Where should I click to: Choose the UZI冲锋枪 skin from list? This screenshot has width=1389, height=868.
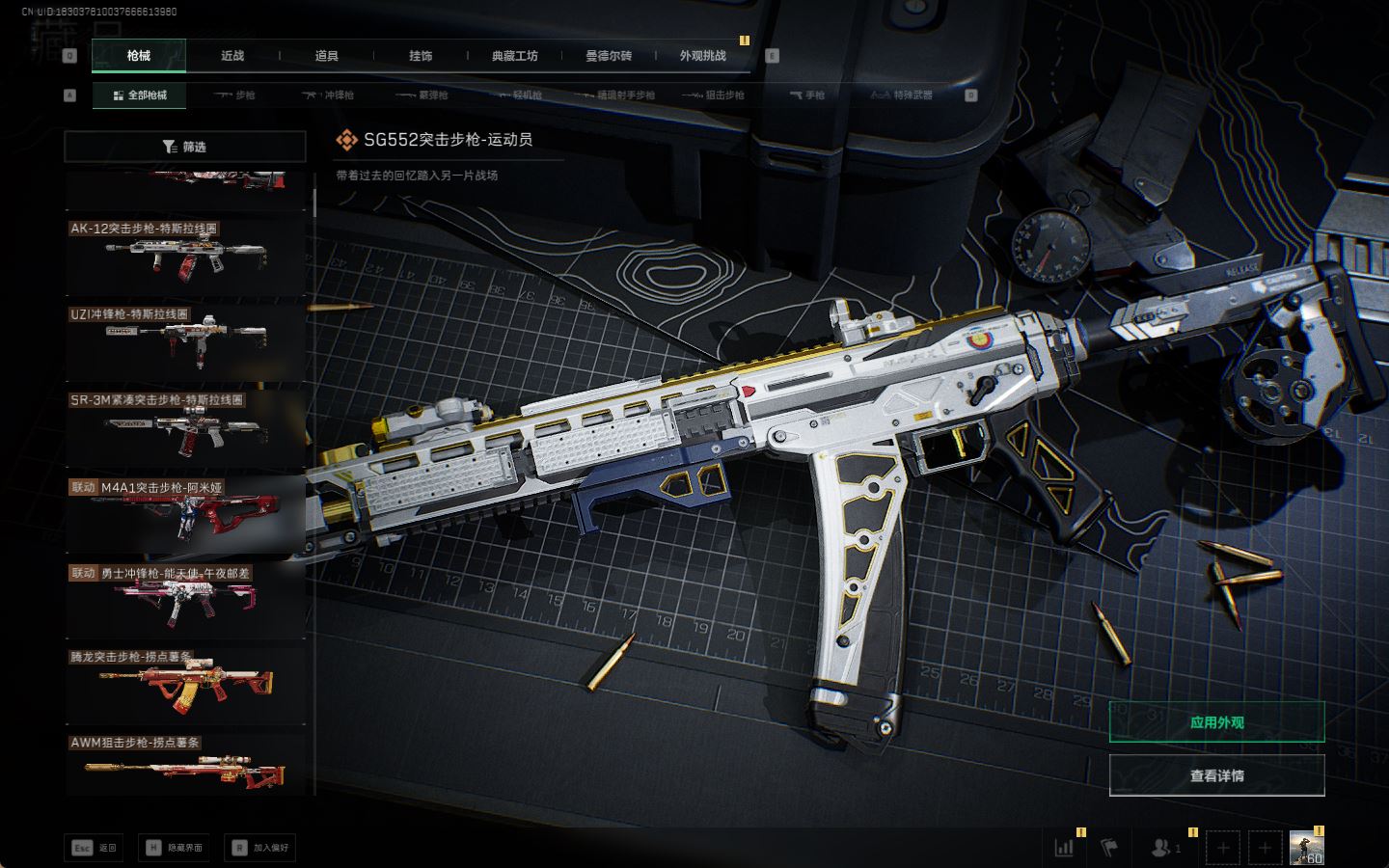pyautogui.click(x=185, y=341)
